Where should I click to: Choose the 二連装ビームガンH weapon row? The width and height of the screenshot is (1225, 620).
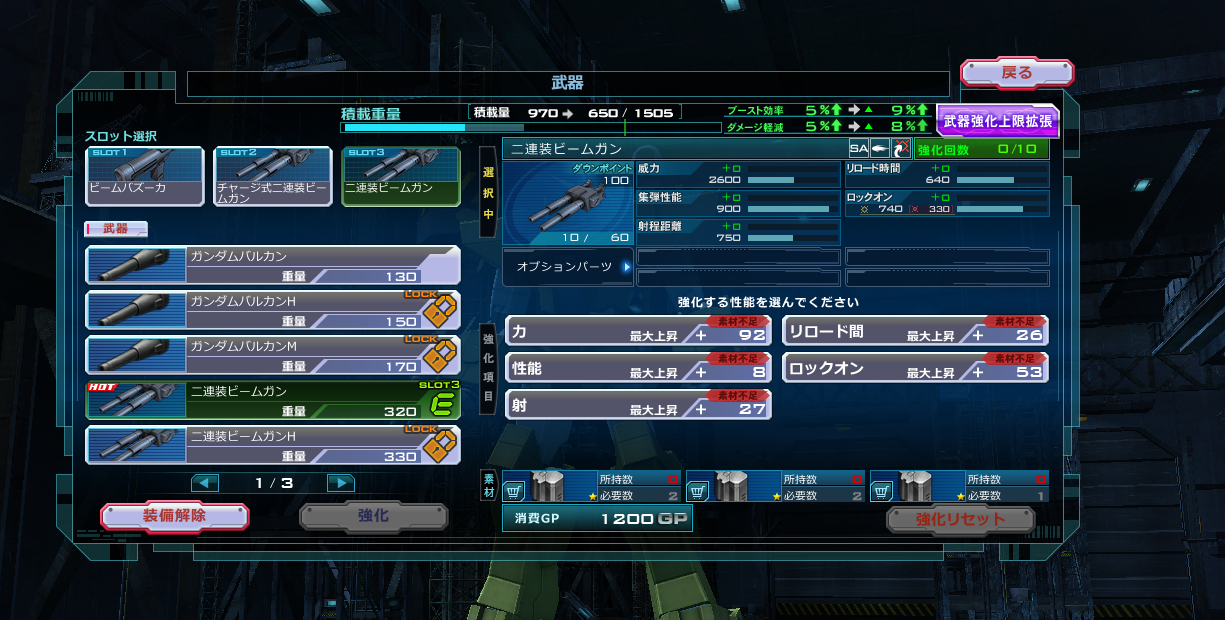pos(273,445)
